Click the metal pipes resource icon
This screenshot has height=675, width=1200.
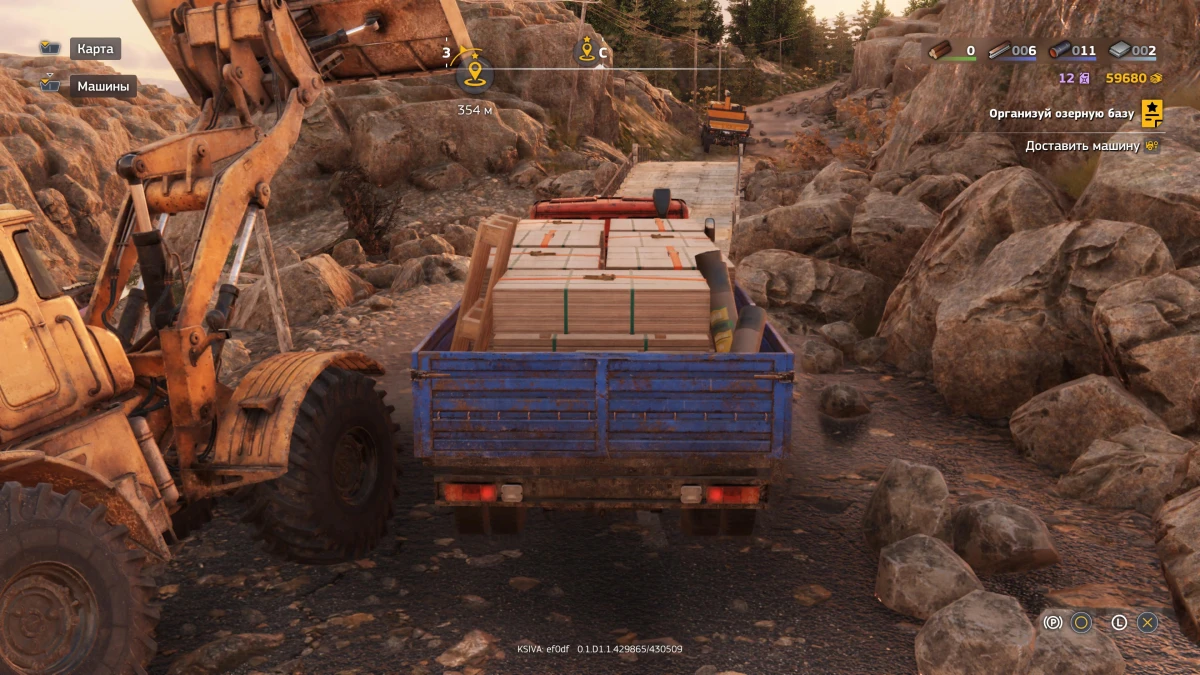tap(1059, 50)
